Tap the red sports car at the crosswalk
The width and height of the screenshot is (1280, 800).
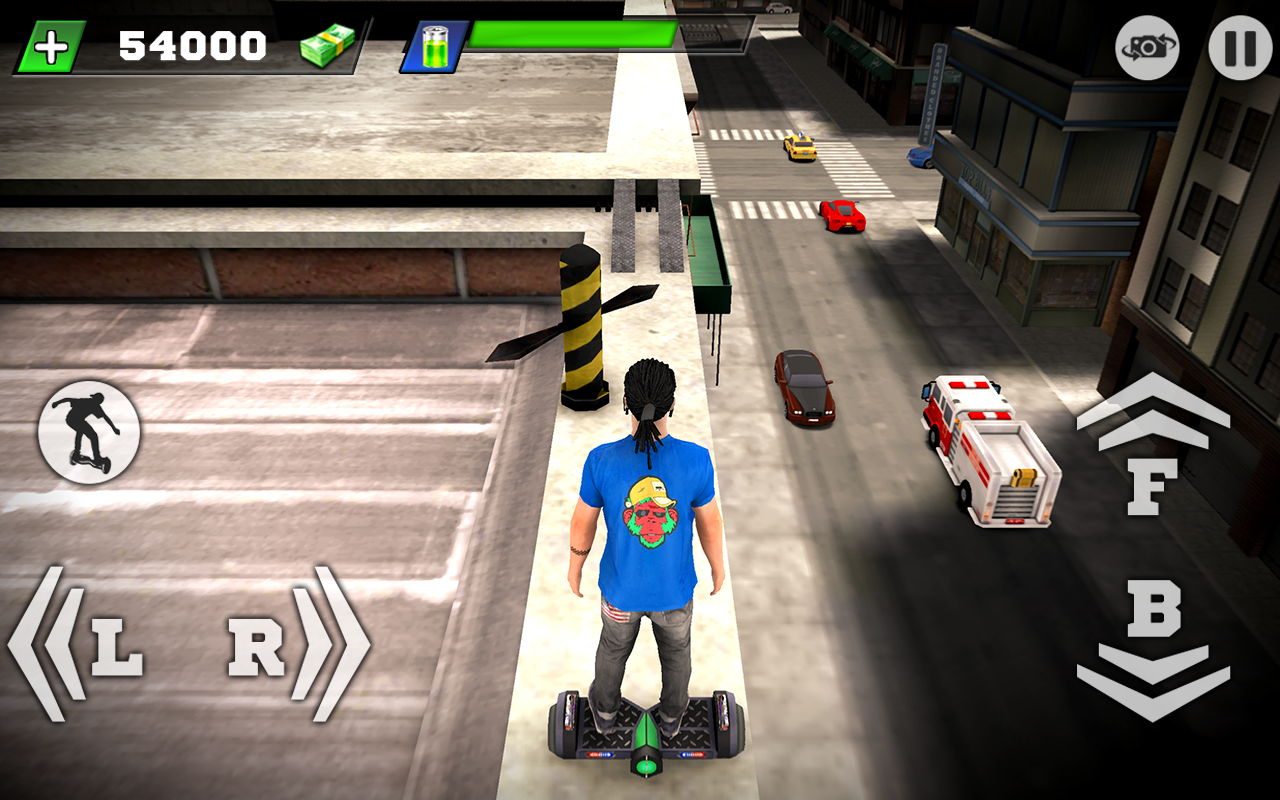(840, 215)
